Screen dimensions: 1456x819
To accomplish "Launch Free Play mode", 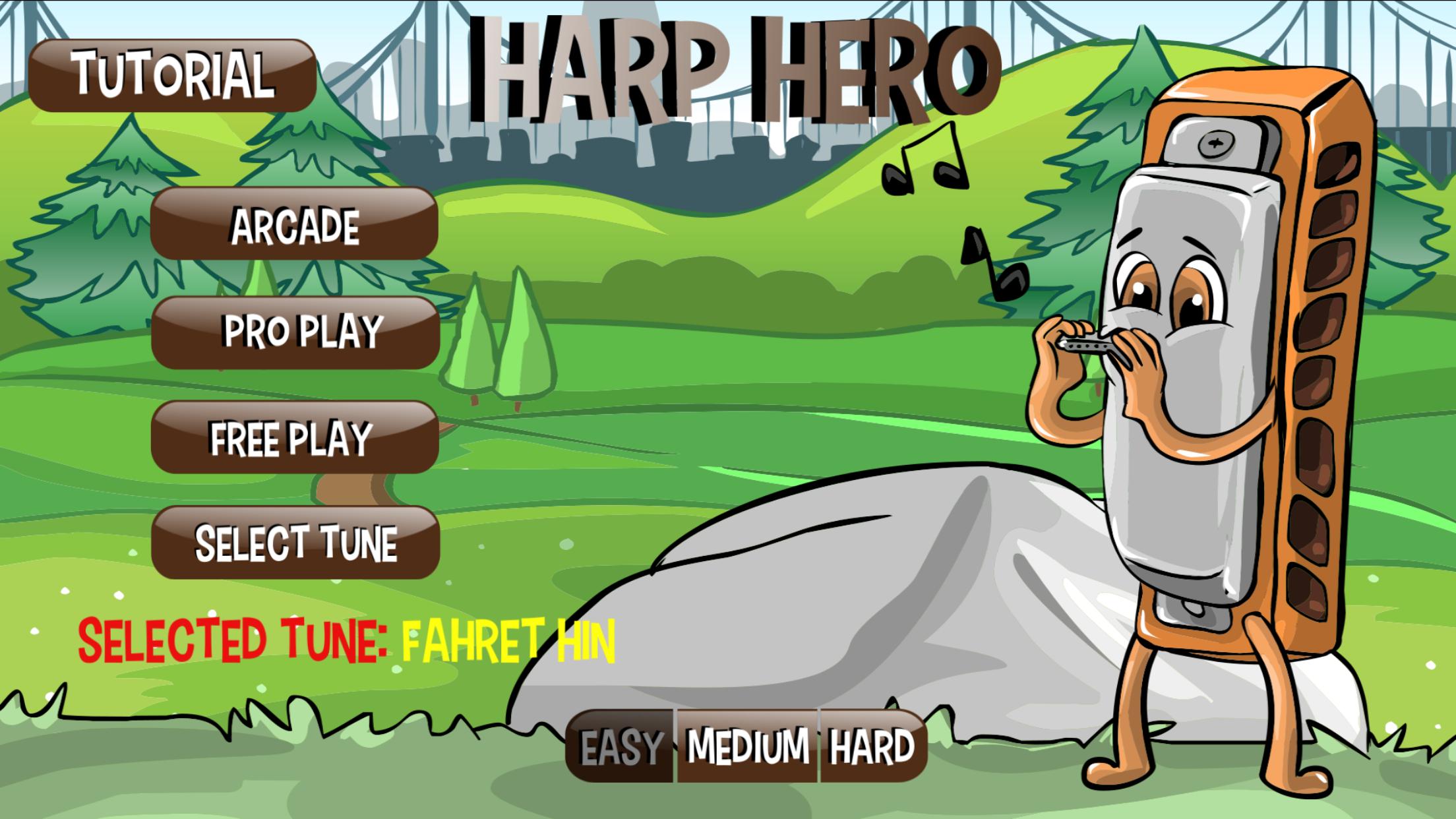I will [295, 437].
